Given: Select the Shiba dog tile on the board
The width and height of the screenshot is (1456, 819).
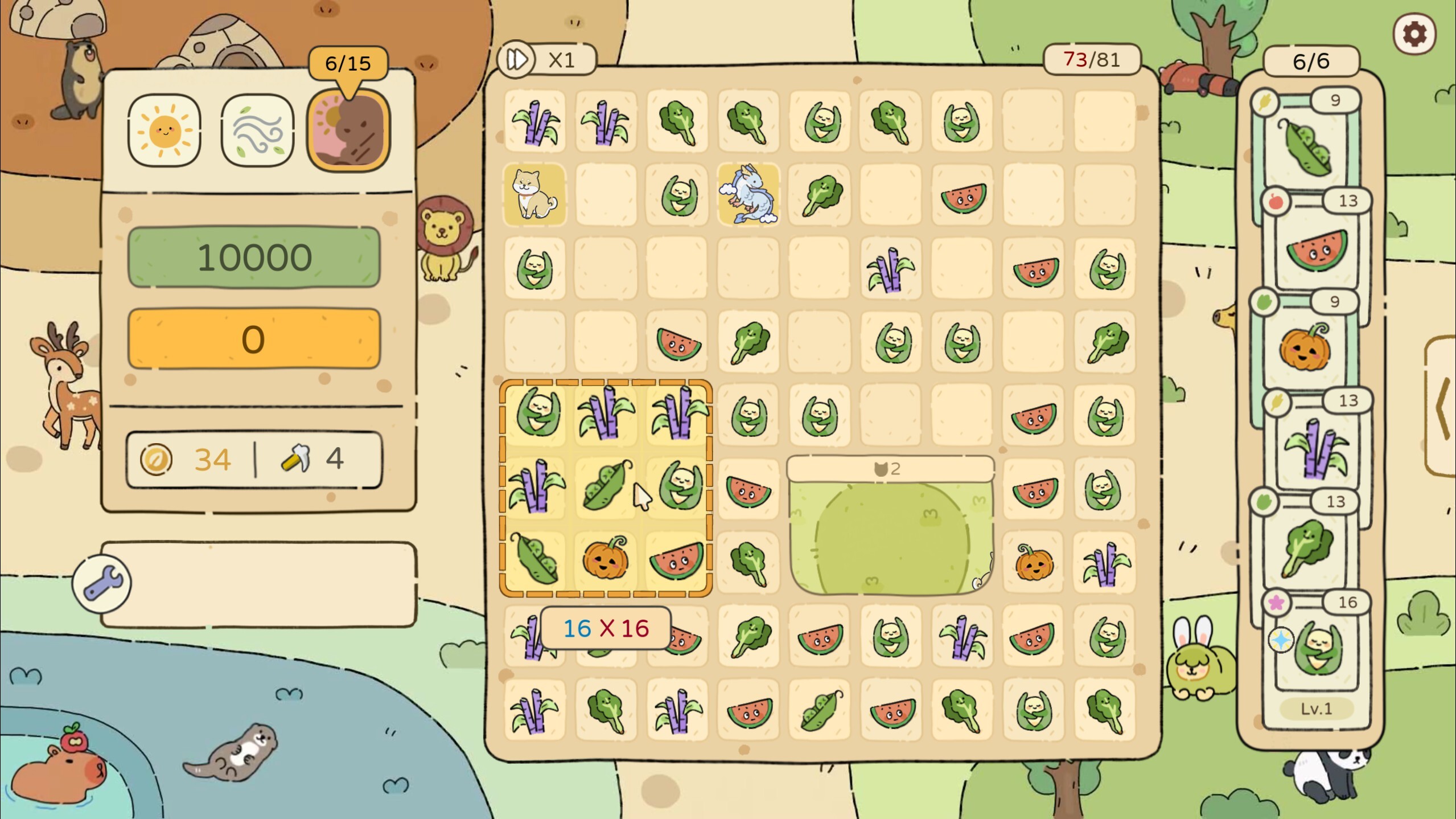Looking at the screenshot, I should click(534, 196).
